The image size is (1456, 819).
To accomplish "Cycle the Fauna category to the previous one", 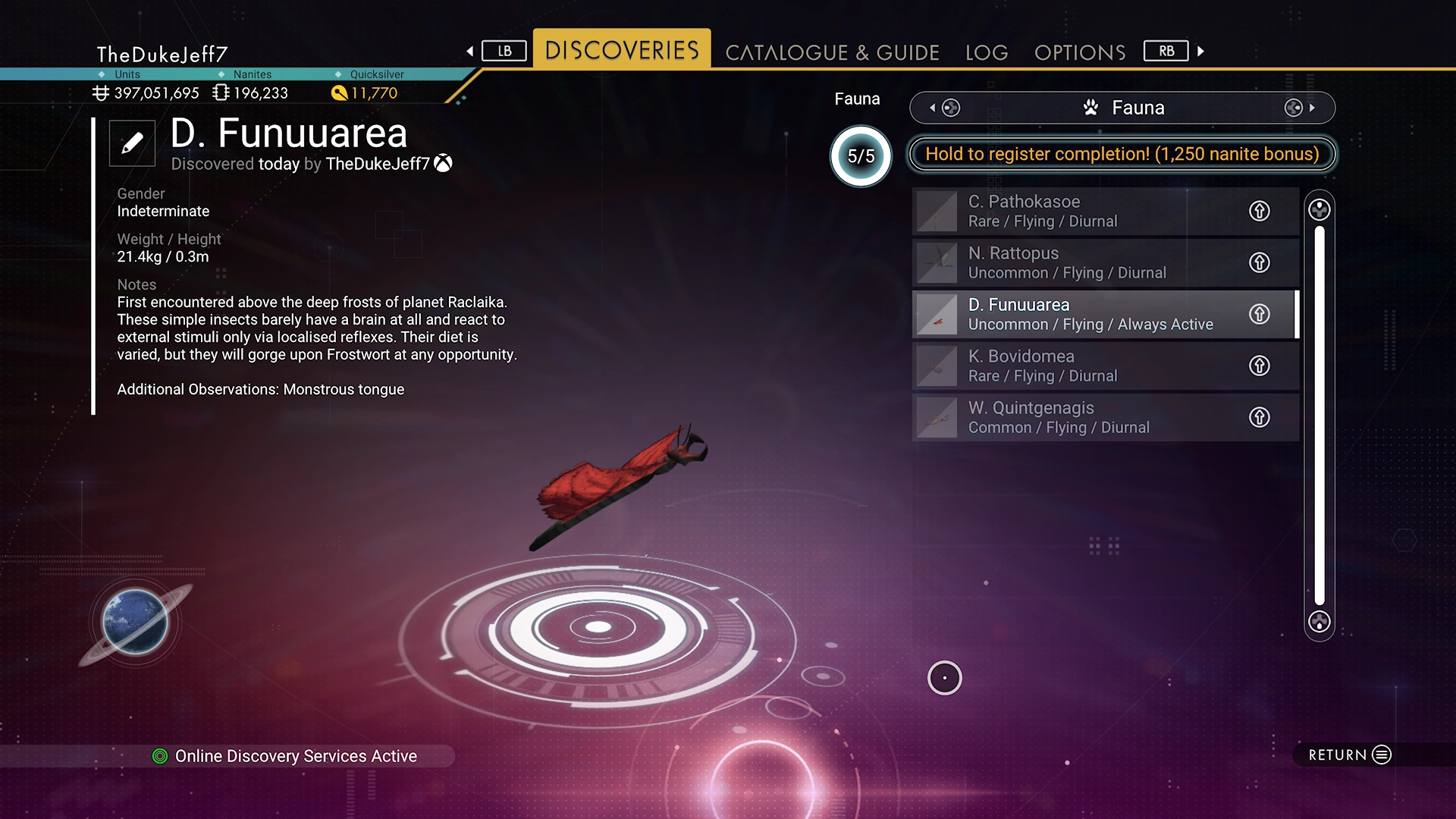I will [x=943, y=108].
